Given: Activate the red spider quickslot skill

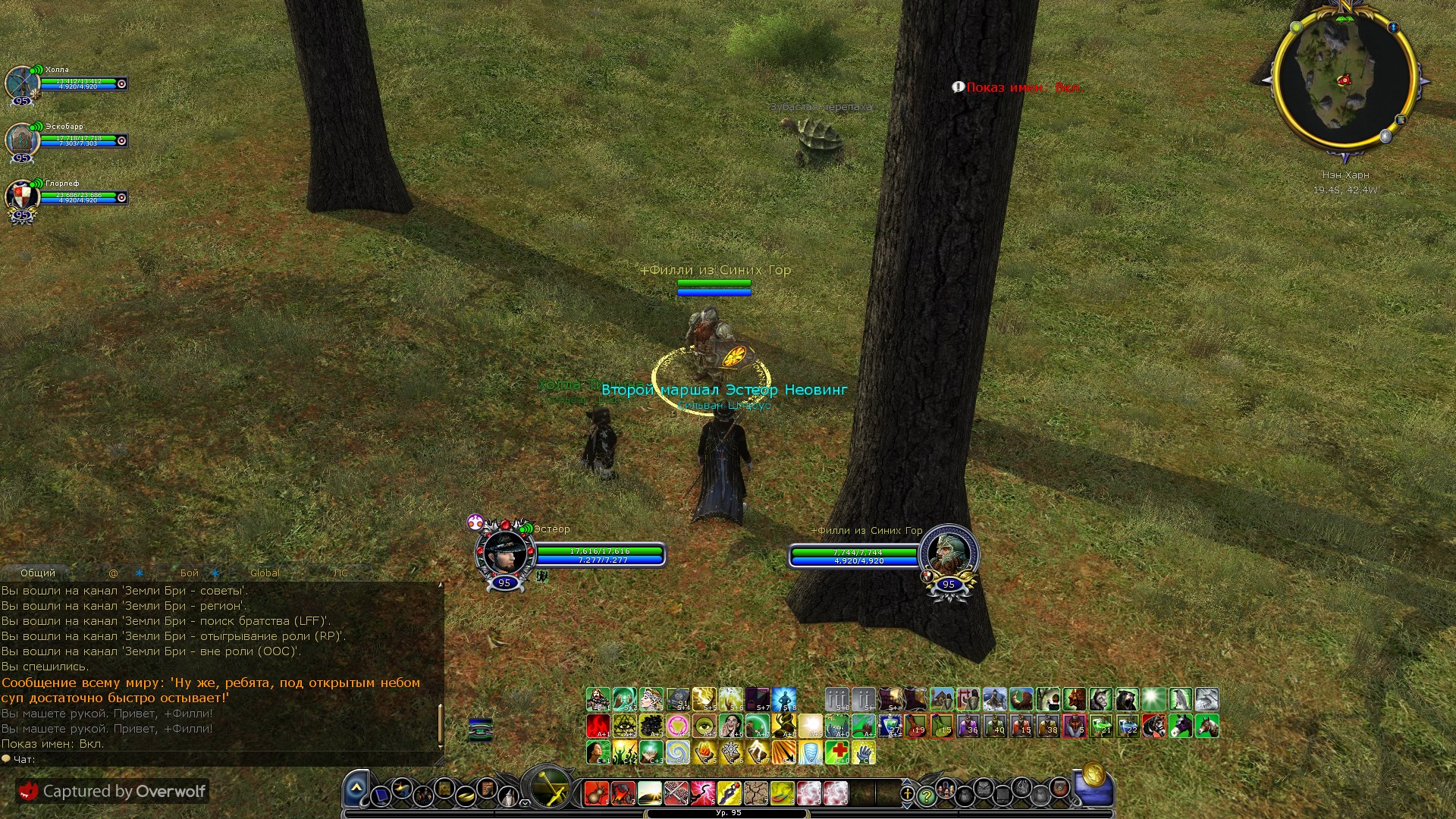Looking at the screenshot, I should coord(597,794).
